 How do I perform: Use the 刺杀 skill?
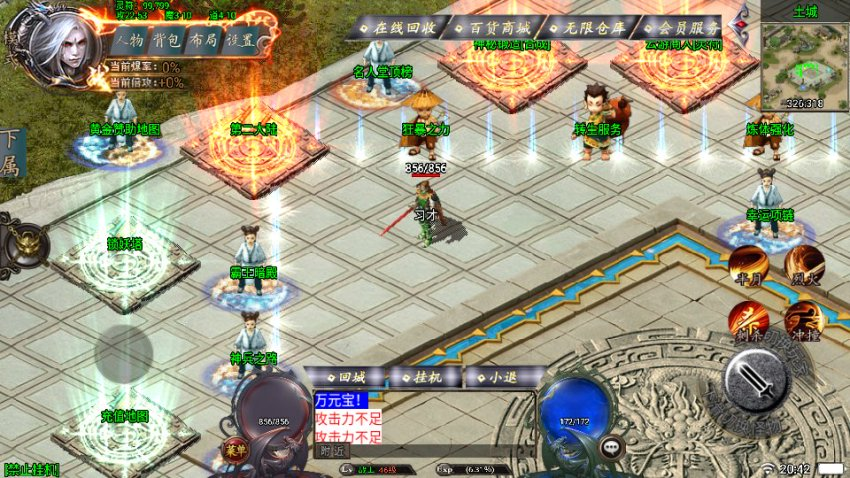tap(747, 319)
